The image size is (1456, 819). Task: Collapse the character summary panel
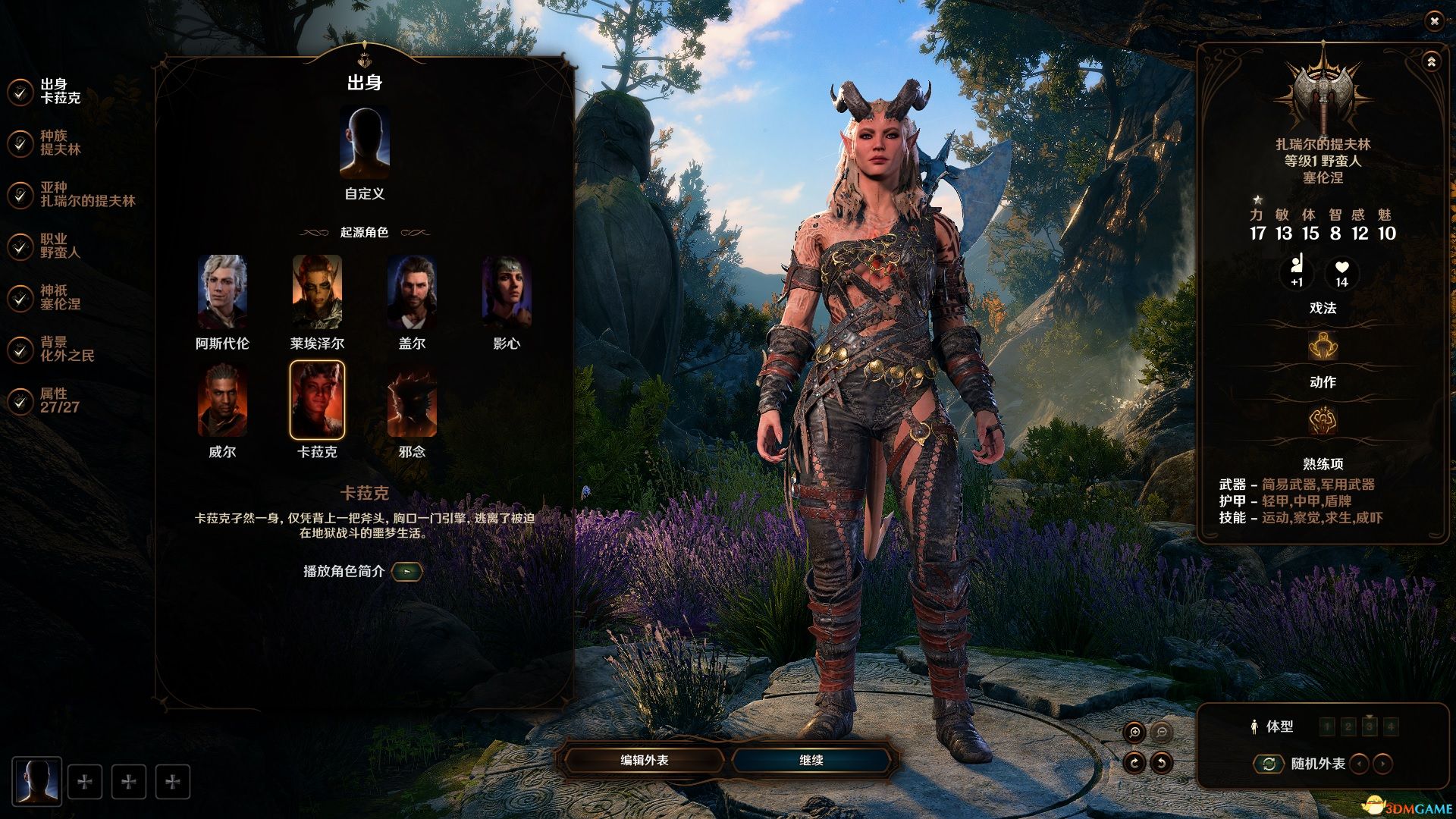[x=1431, y=62]
